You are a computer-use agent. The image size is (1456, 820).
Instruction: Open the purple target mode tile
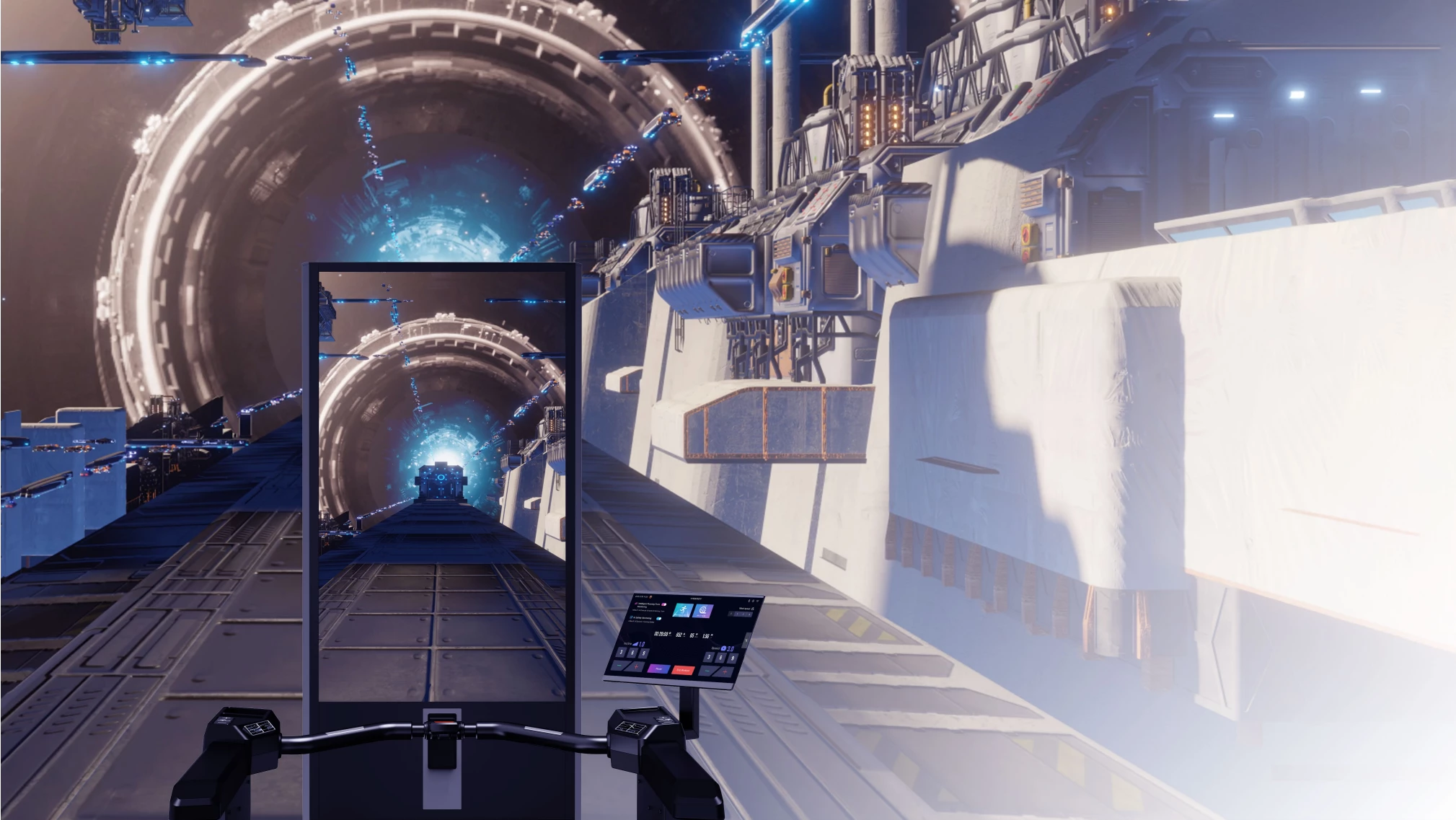tap(702, 611)
